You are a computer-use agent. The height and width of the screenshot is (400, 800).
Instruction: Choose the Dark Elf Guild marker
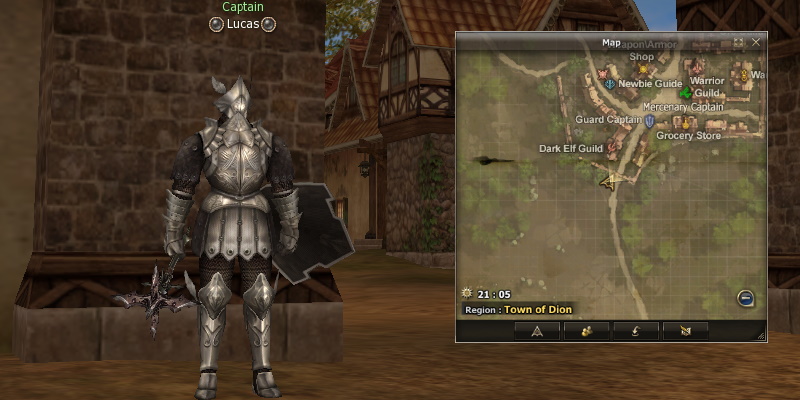click(x=612, y=149)
